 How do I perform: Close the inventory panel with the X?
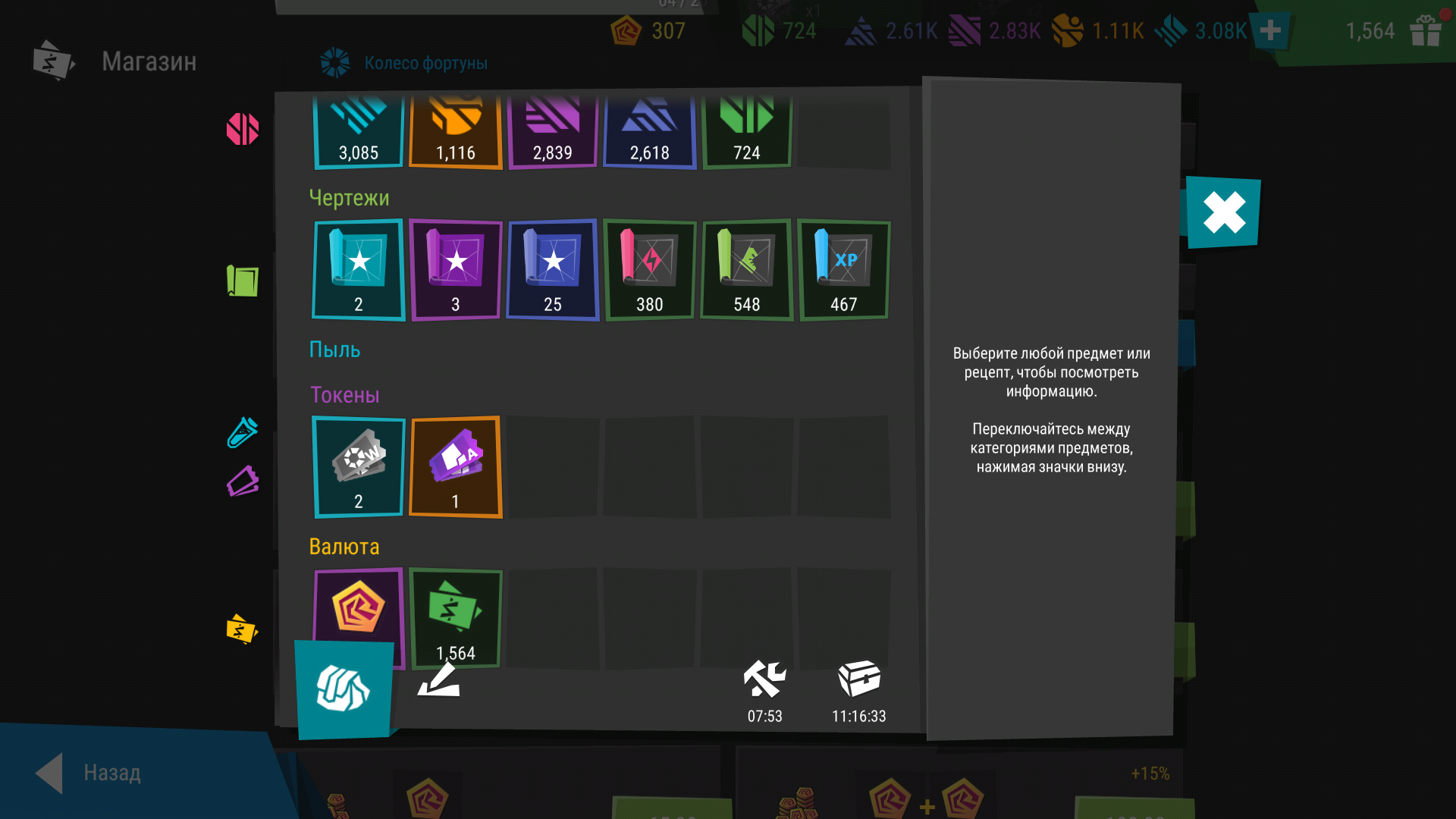tap(1223, 212)
